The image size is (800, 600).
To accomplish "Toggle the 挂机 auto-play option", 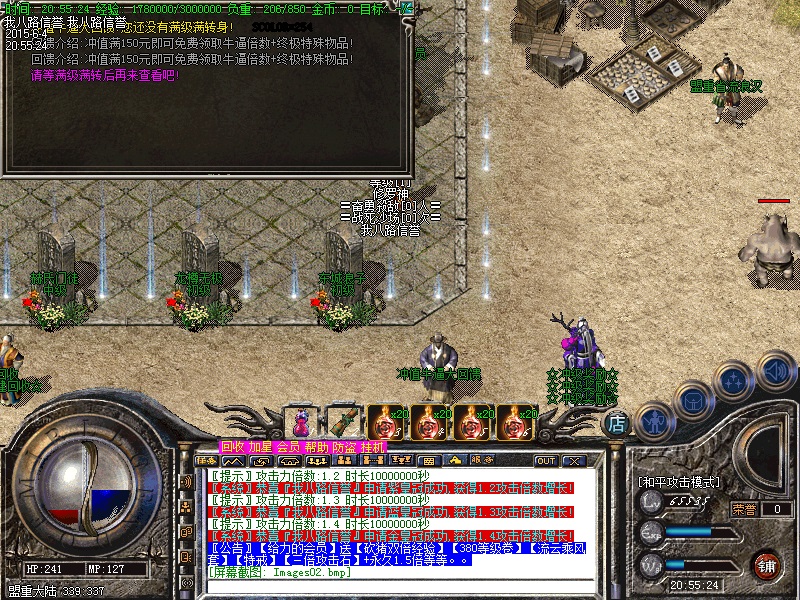I will (372, 447).
